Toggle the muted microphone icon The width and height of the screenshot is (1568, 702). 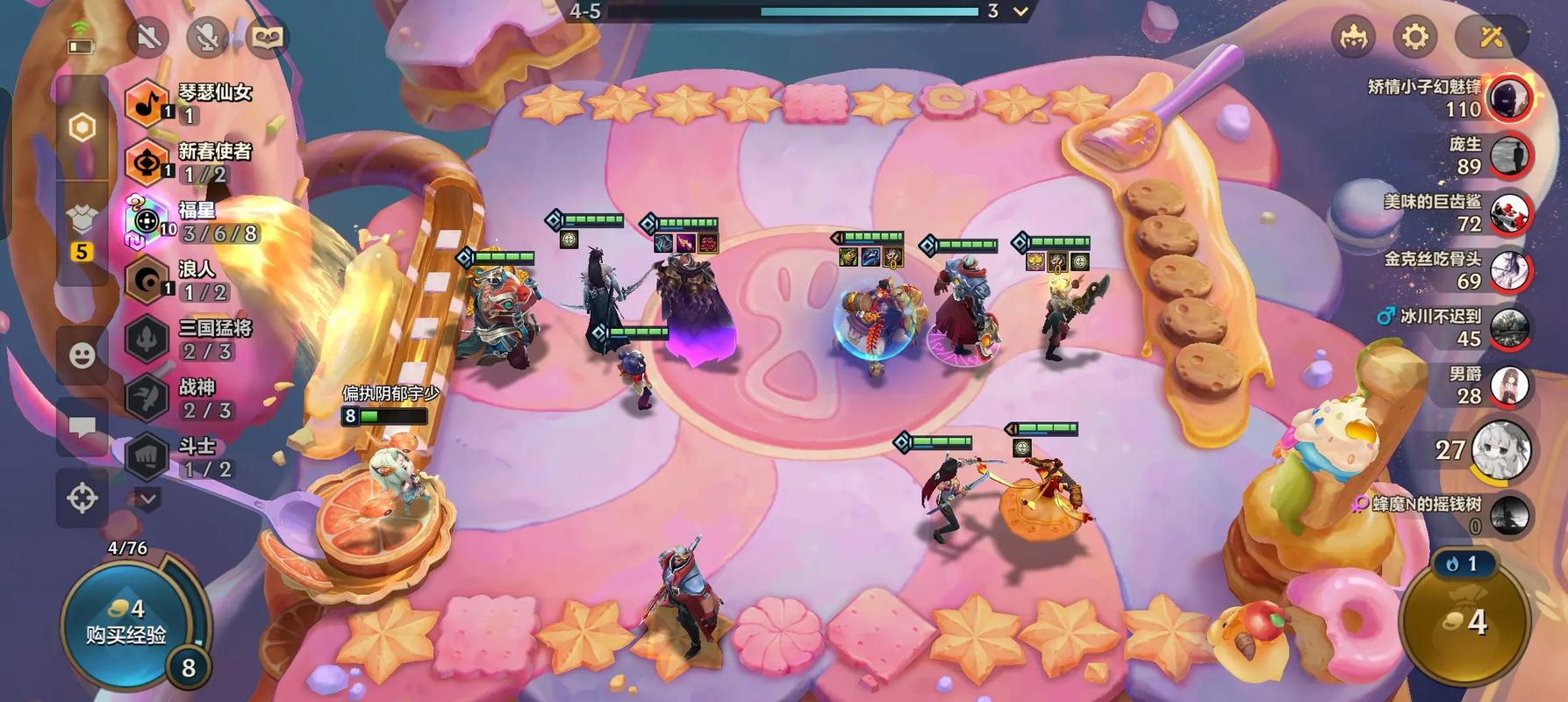coord(207,37)
